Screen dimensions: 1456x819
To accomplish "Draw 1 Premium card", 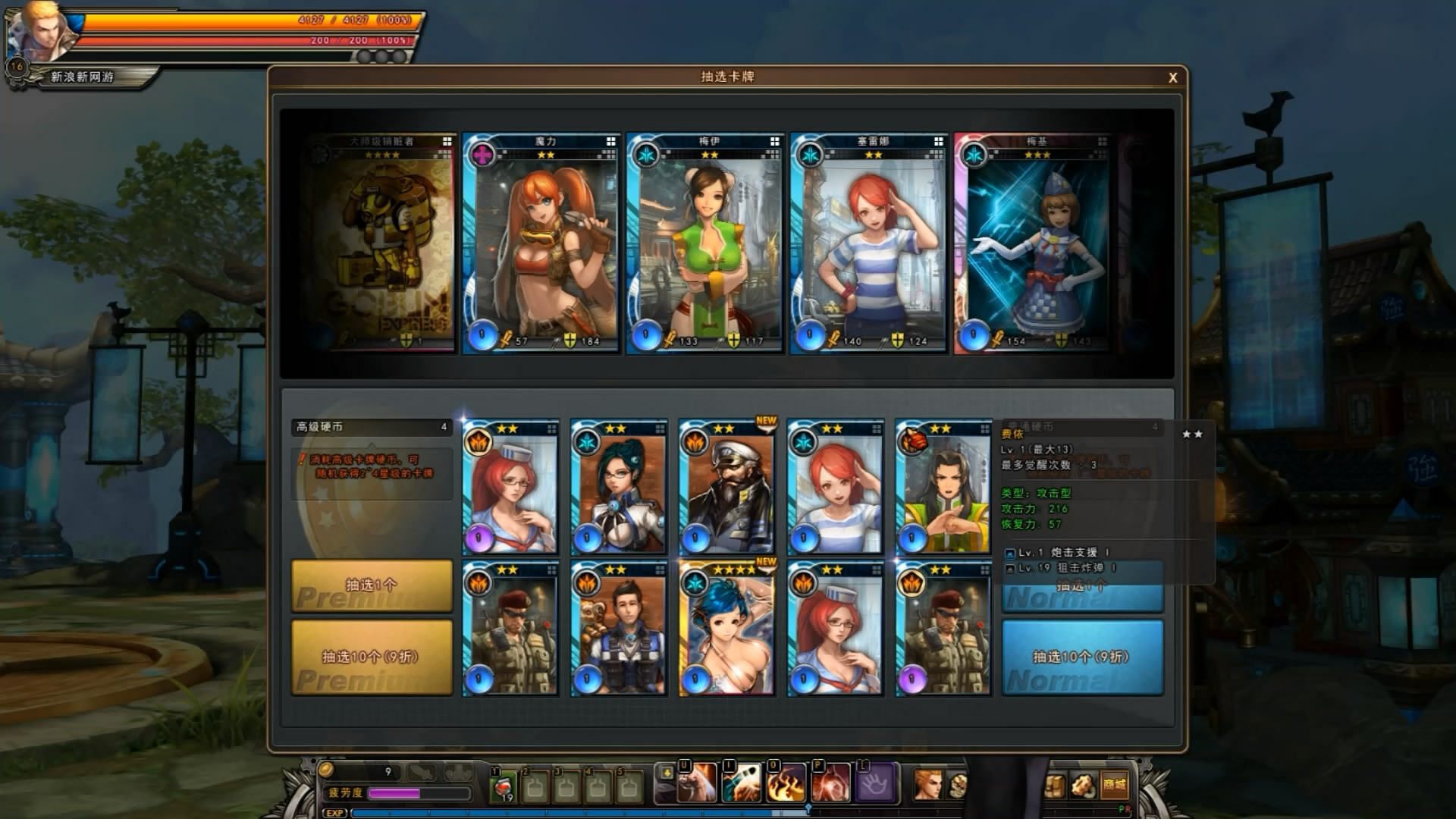I will (x=372, y=586).
